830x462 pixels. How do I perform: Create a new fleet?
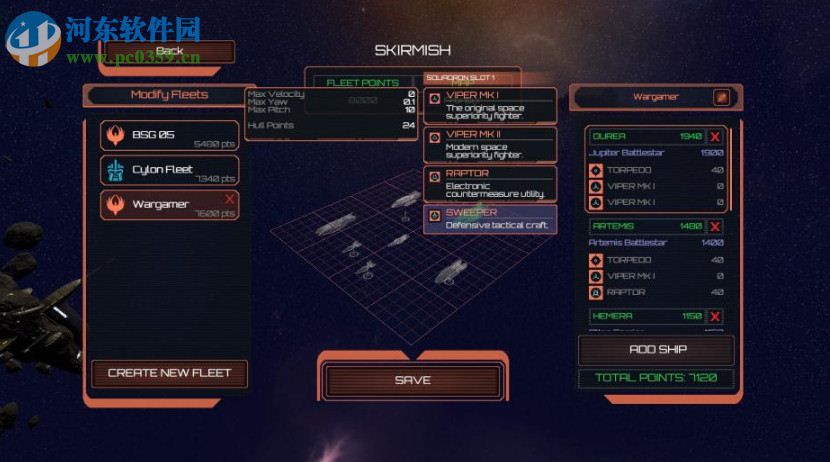tap(169, 373)
